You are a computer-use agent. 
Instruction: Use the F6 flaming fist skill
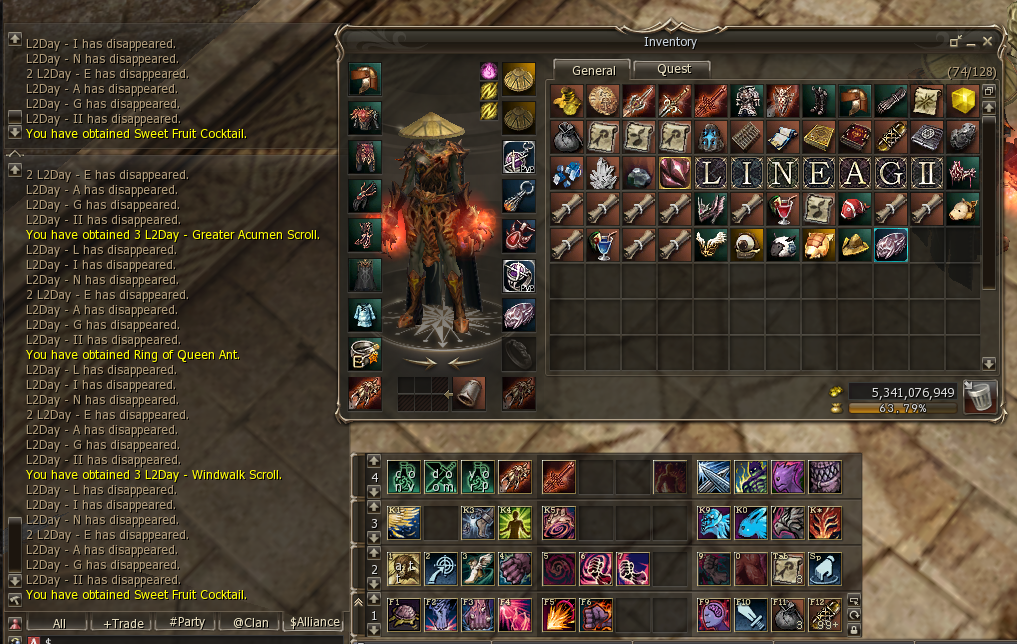click(x=596, y=614)
